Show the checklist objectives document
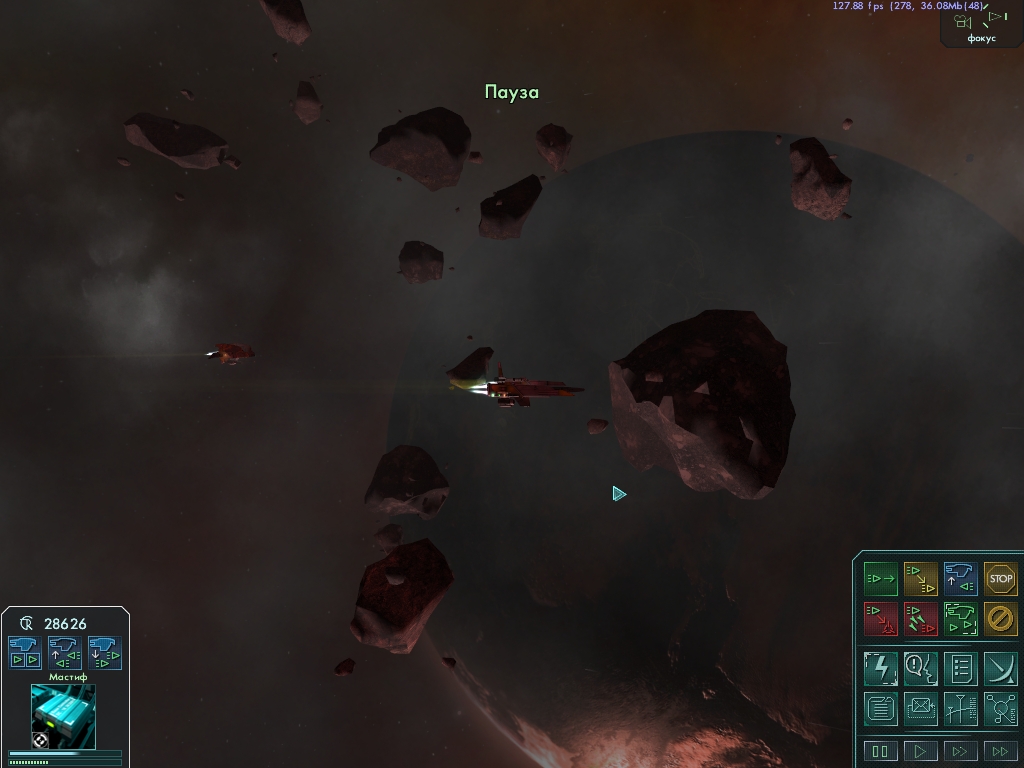 click(x=960, y=667)
